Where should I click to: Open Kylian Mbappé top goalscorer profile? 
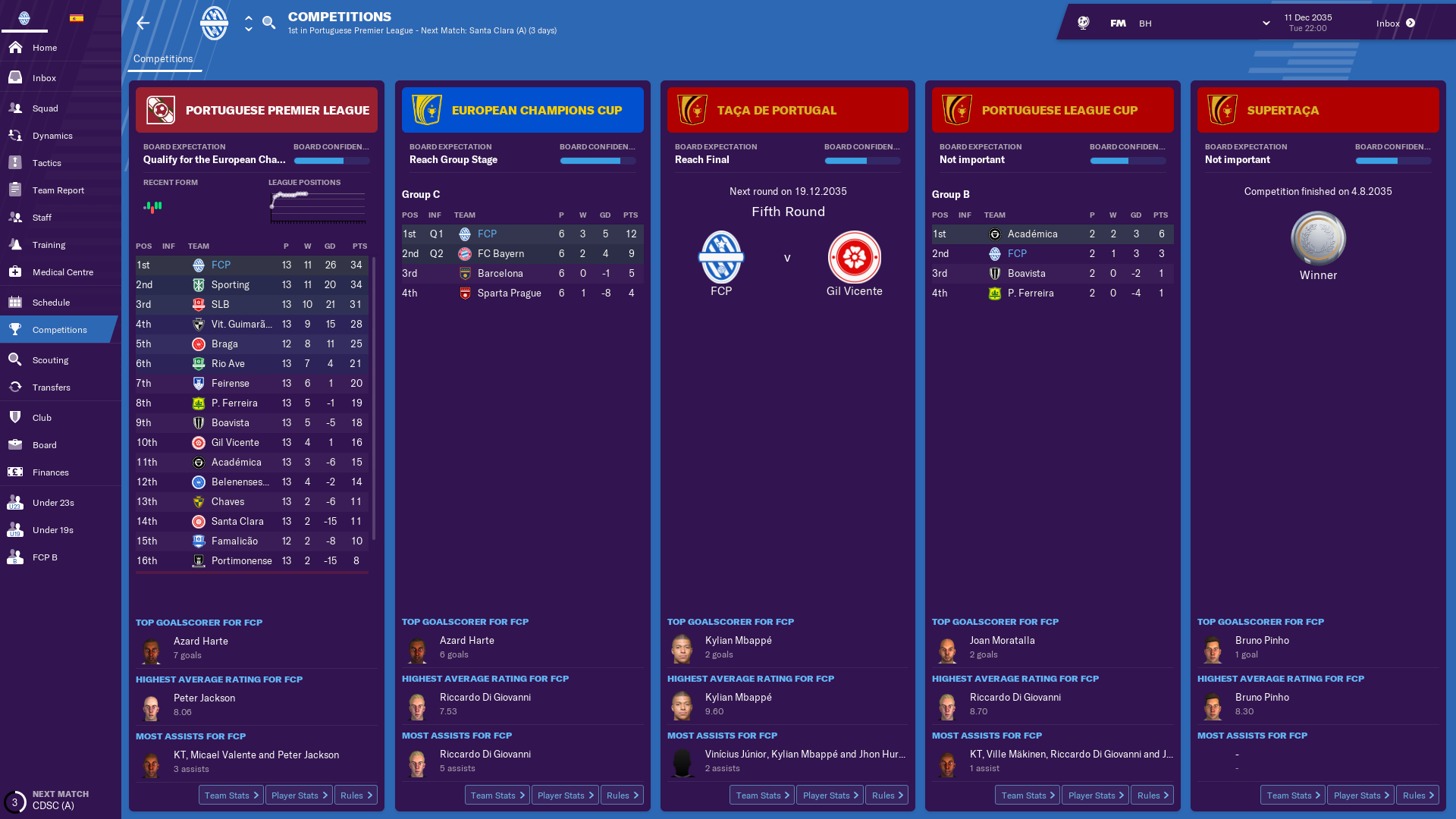[x=738, y=641]
